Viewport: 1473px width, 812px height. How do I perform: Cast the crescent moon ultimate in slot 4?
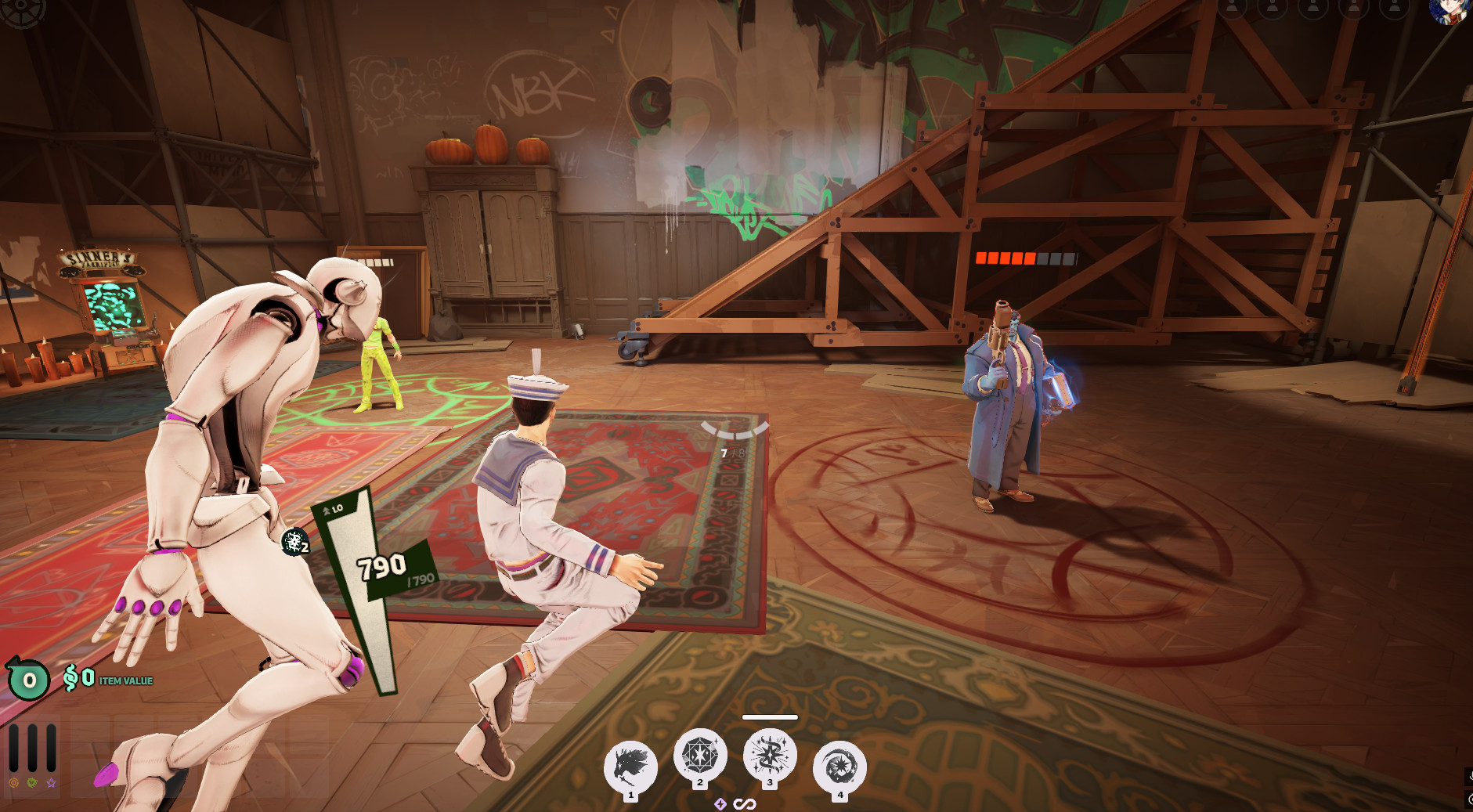click(839, 767)
